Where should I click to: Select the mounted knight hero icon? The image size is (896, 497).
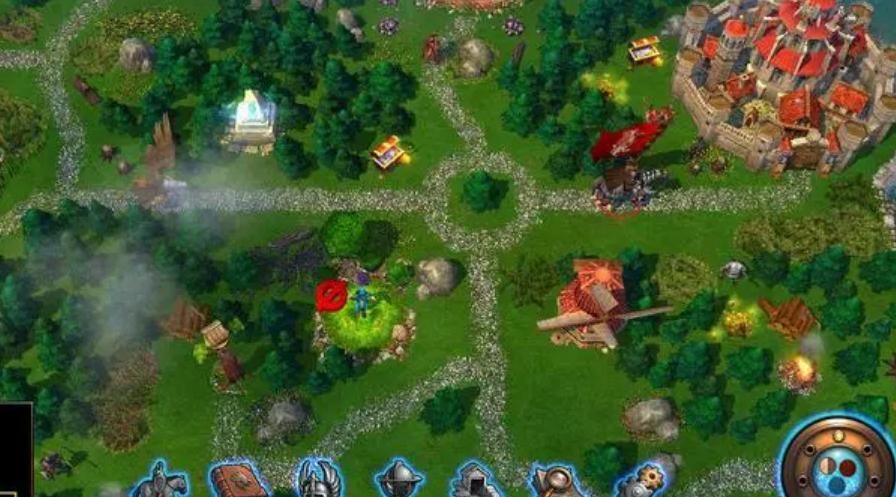pos(161,481)
